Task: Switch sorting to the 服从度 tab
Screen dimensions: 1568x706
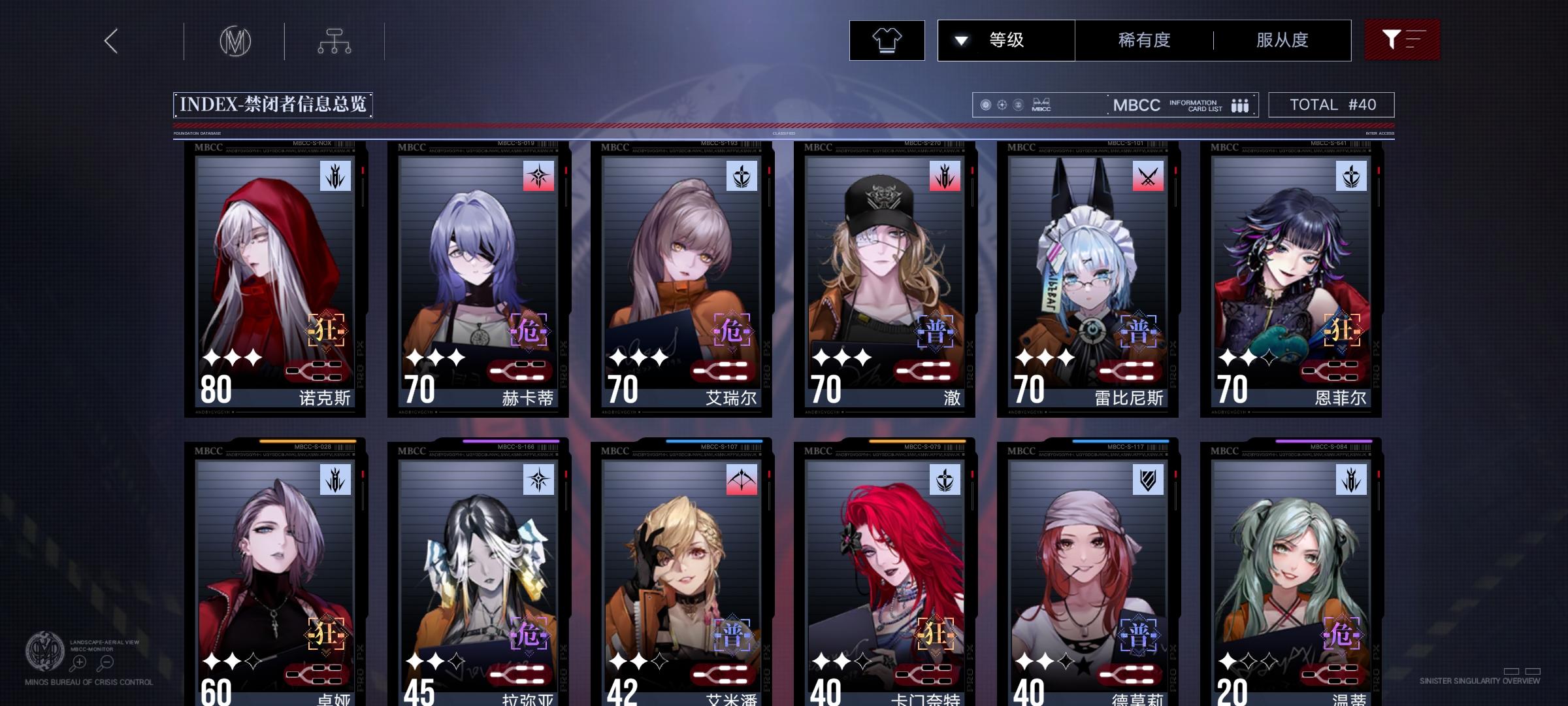Action: (x=1282, y=40)
